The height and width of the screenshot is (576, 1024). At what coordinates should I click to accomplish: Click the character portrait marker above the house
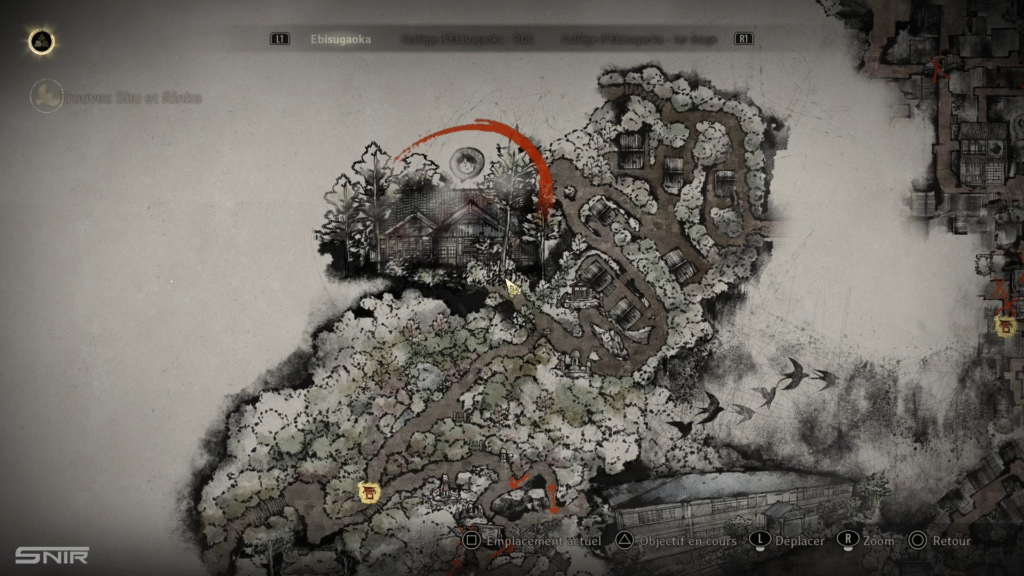(x=465, y=161)
